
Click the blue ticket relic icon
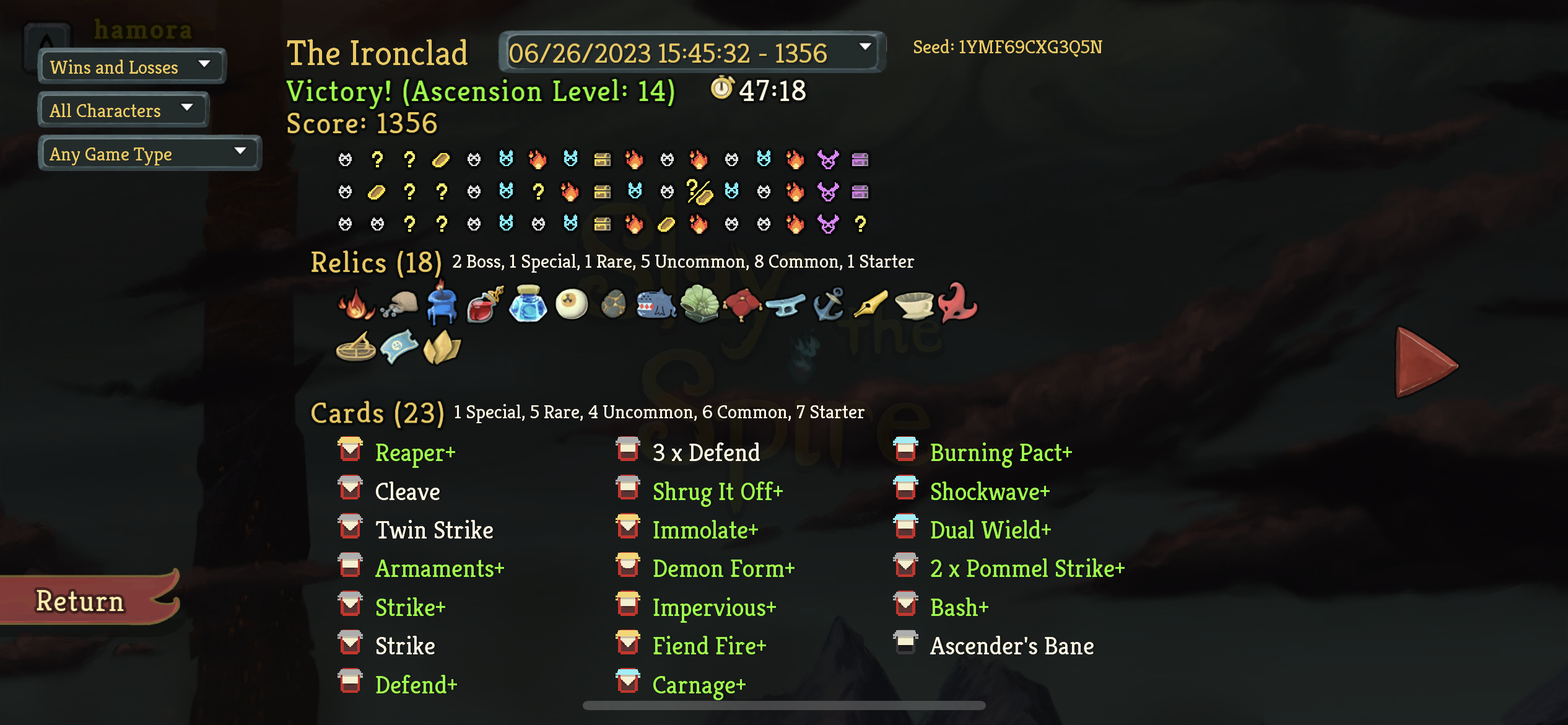click(x=399, y=347)
